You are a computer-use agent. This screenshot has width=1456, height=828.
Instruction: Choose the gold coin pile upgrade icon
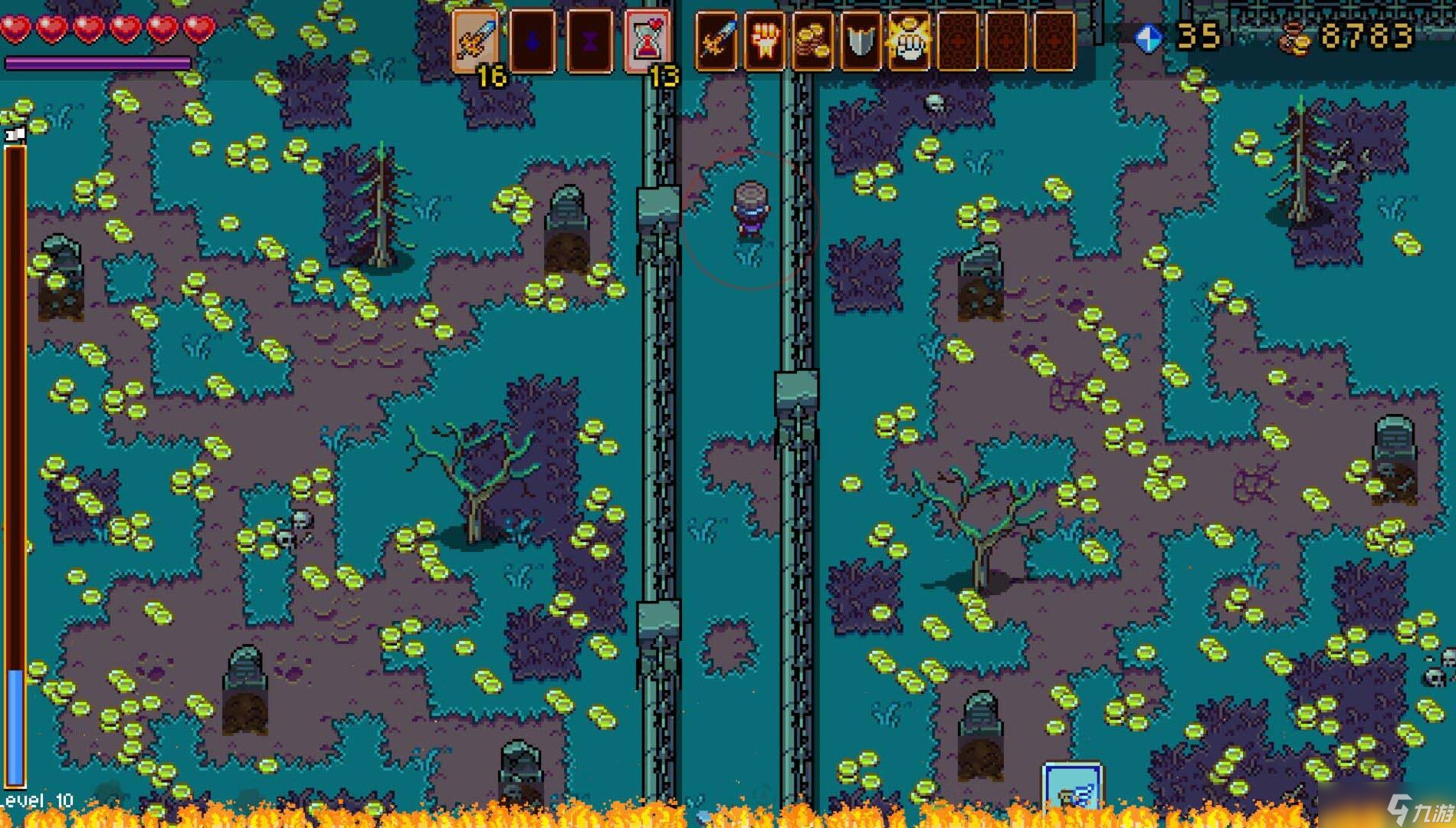coord(812,41)
